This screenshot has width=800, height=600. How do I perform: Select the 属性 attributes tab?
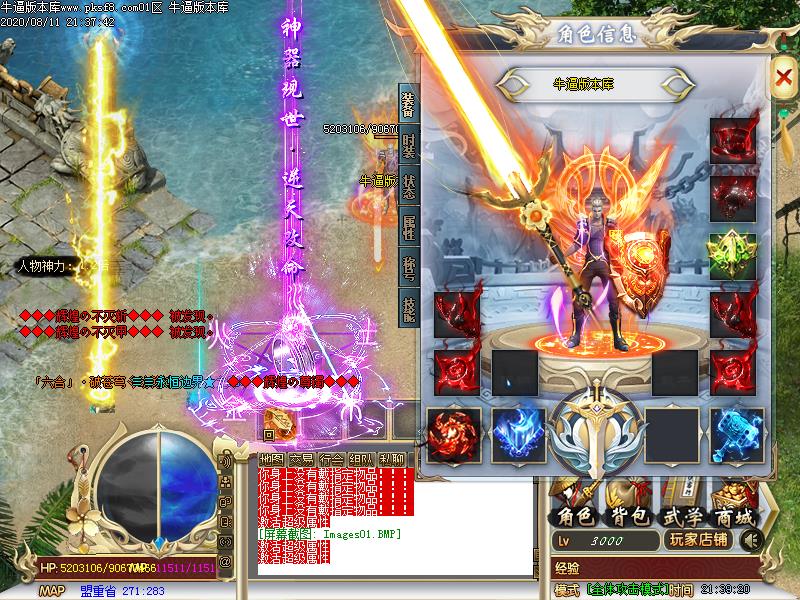pos(409,228)
